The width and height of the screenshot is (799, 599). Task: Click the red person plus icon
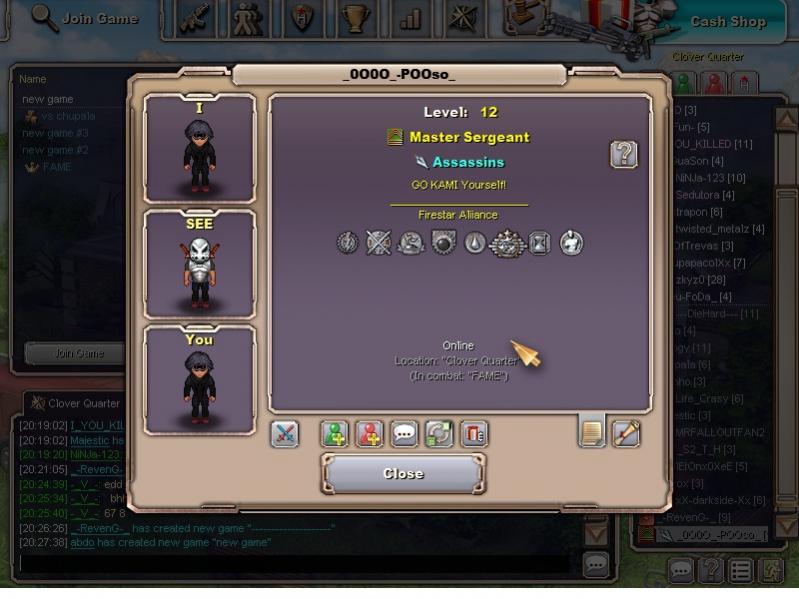click(370, 434)
